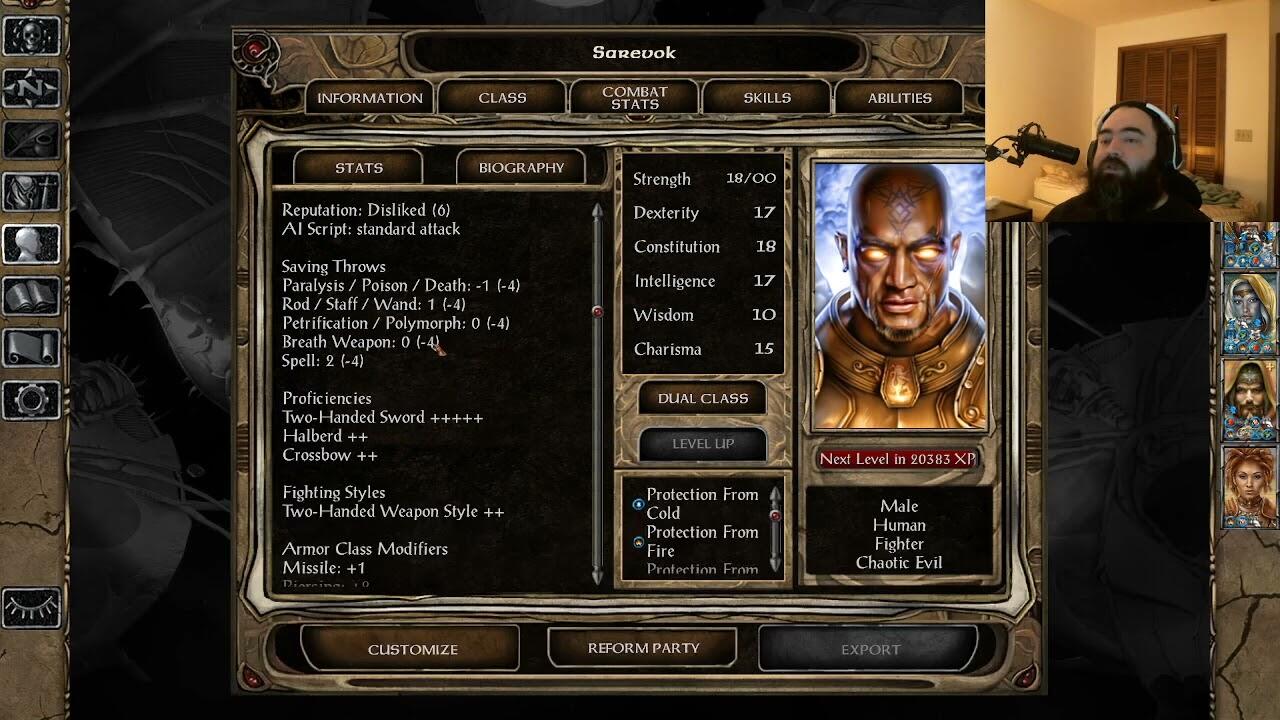The height and width of the screenshot is (720, 1280).
Task: Open the Customize menu
Action: tap(412, 649)
